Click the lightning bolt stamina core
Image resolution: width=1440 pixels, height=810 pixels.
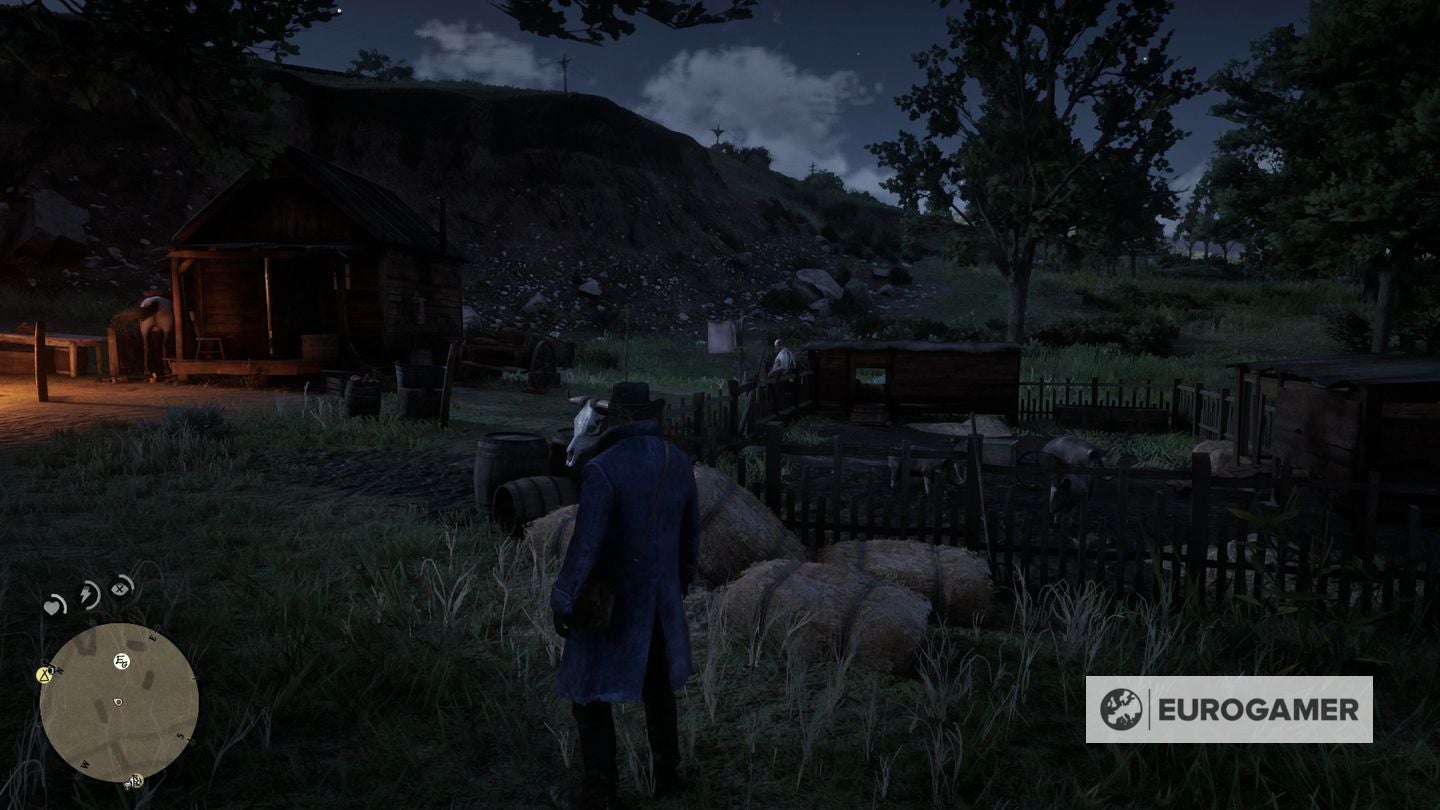[89, 594]
